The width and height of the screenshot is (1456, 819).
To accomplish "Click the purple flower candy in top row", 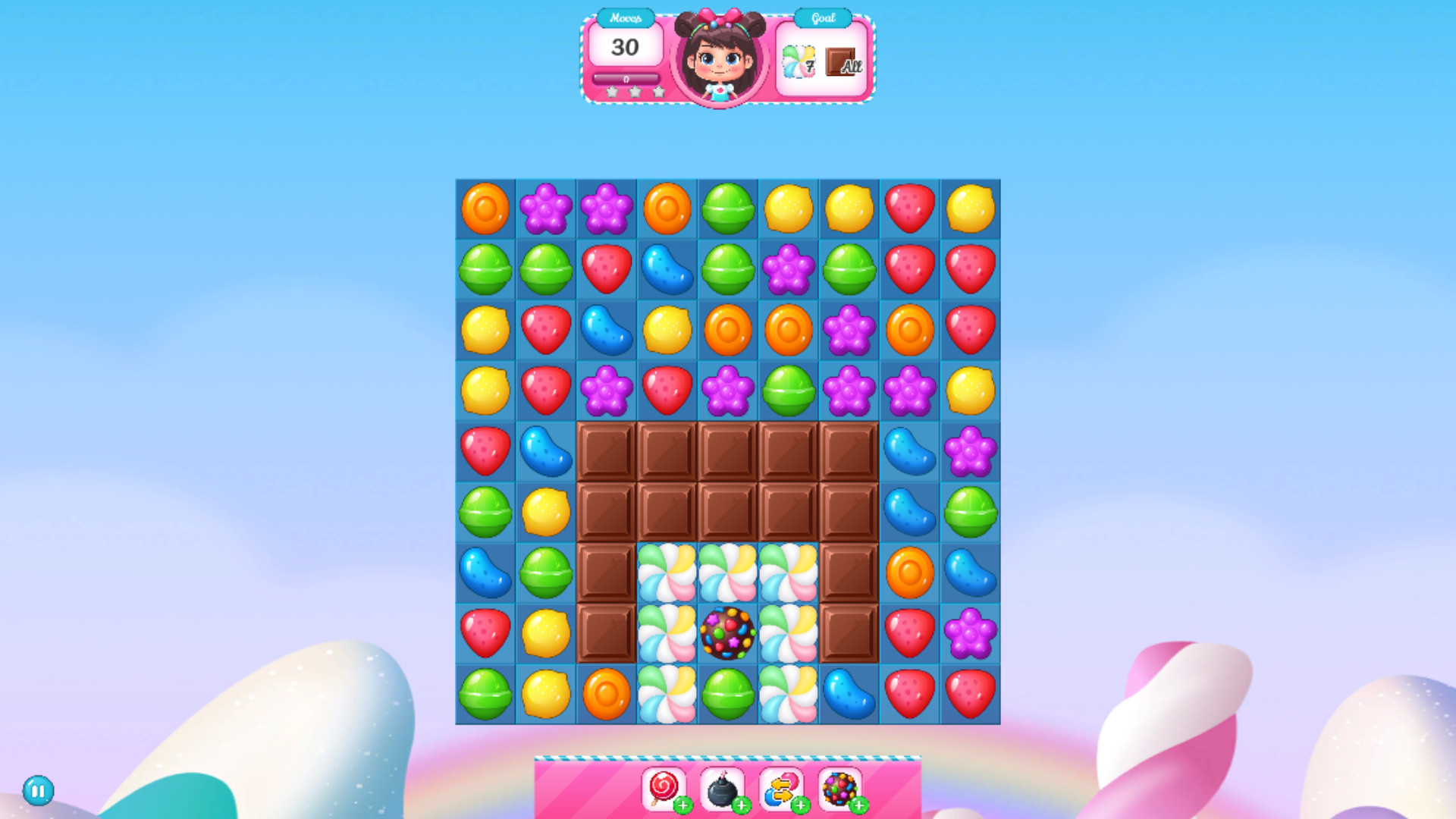I will pyautogui.click(x=544, y=209).
